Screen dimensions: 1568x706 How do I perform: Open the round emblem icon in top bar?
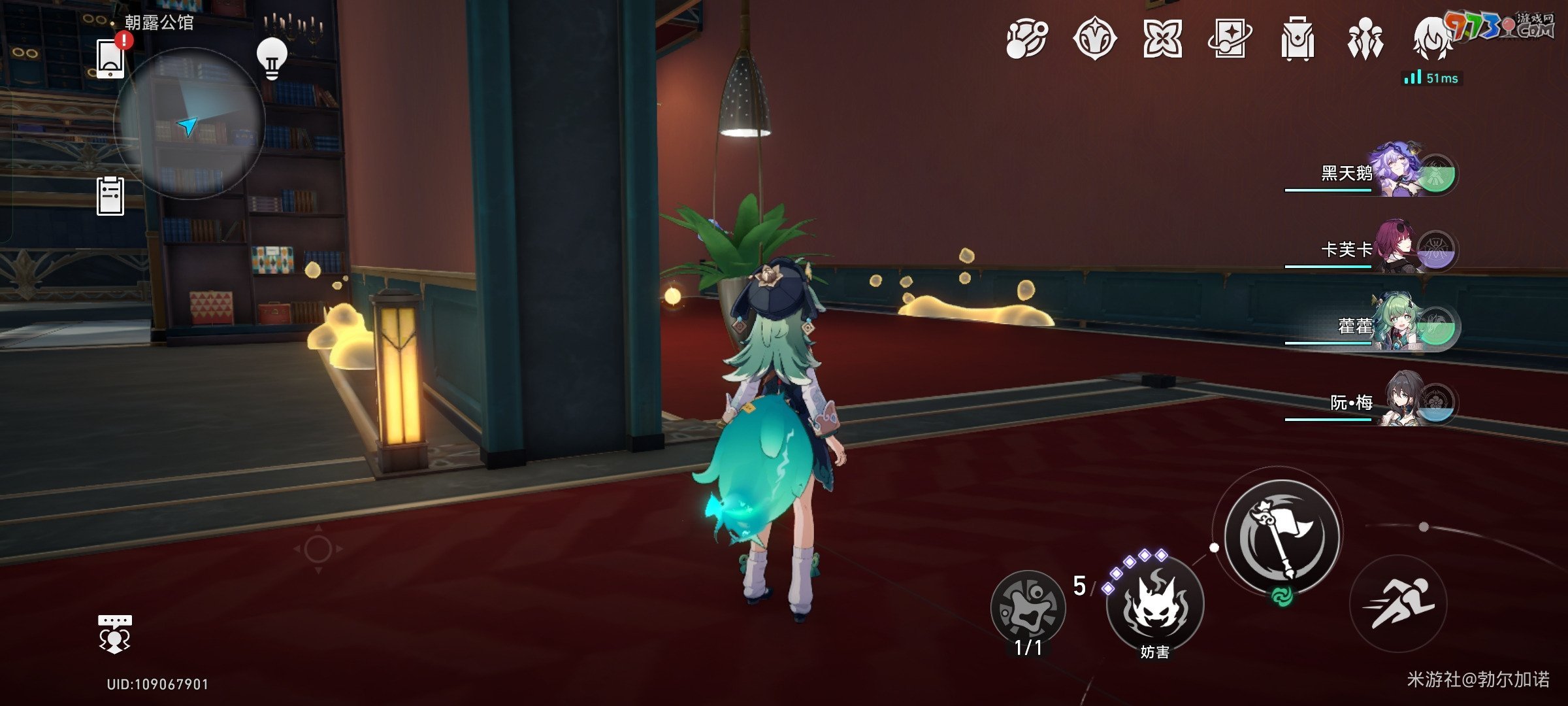point(1094,39)
